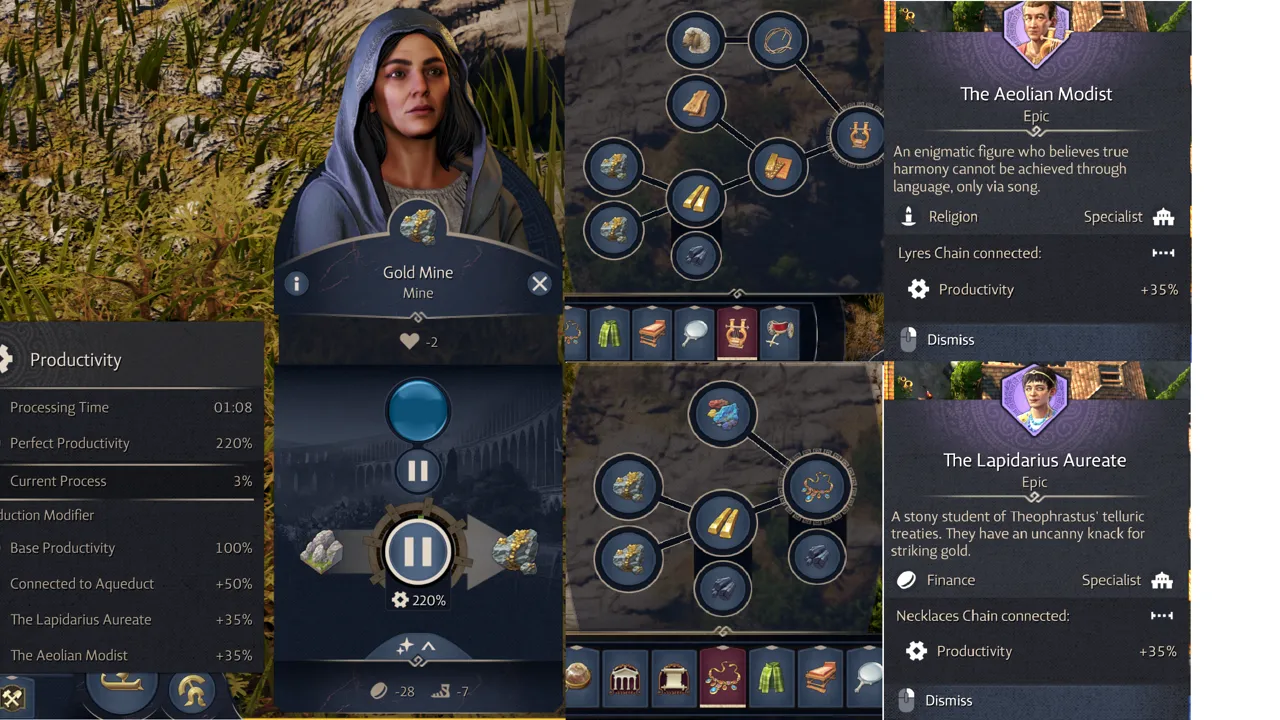Dismiss The Lapidarius Aureate specialist

(947, 700)
